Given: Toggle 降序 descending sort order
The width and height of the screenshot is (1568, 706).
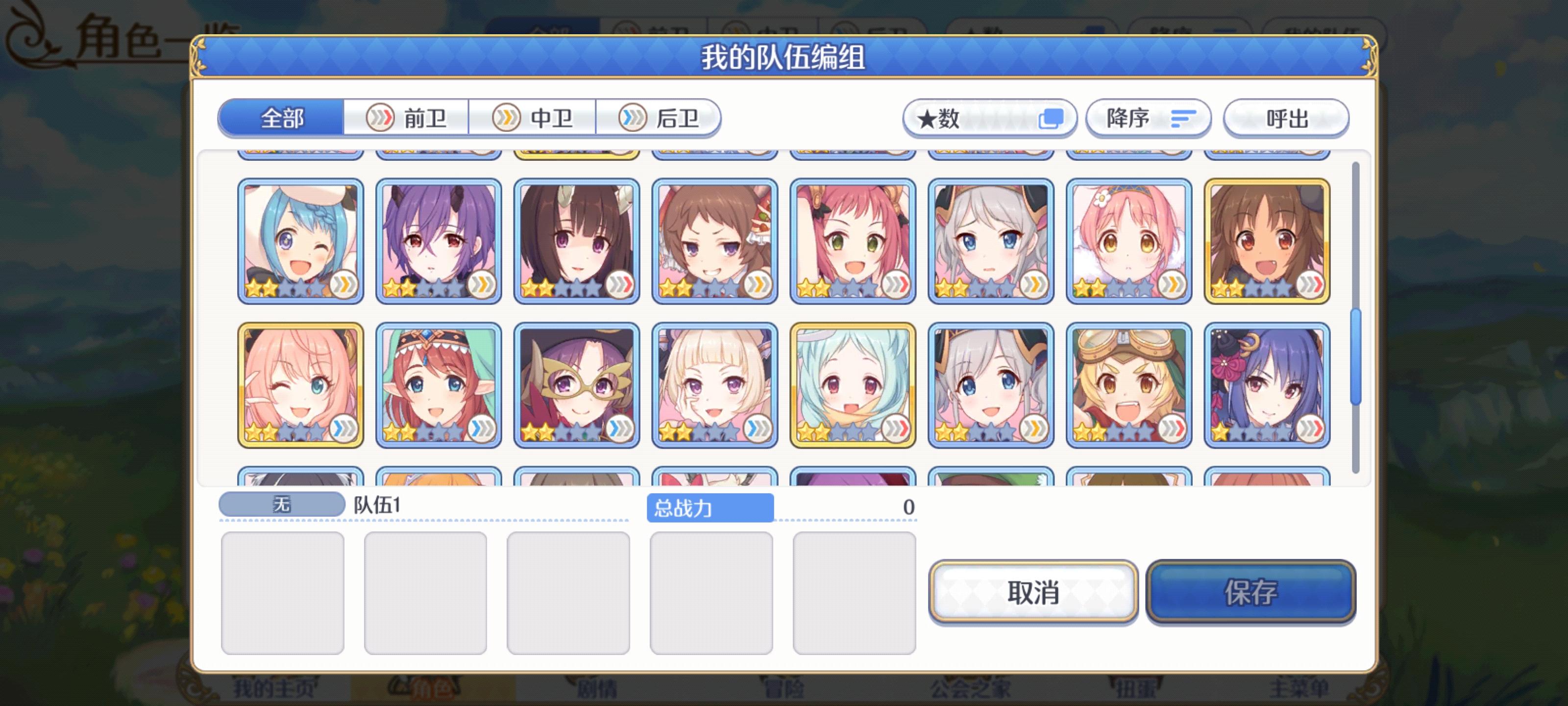Looking at the screenshot, I should 1148,118.
